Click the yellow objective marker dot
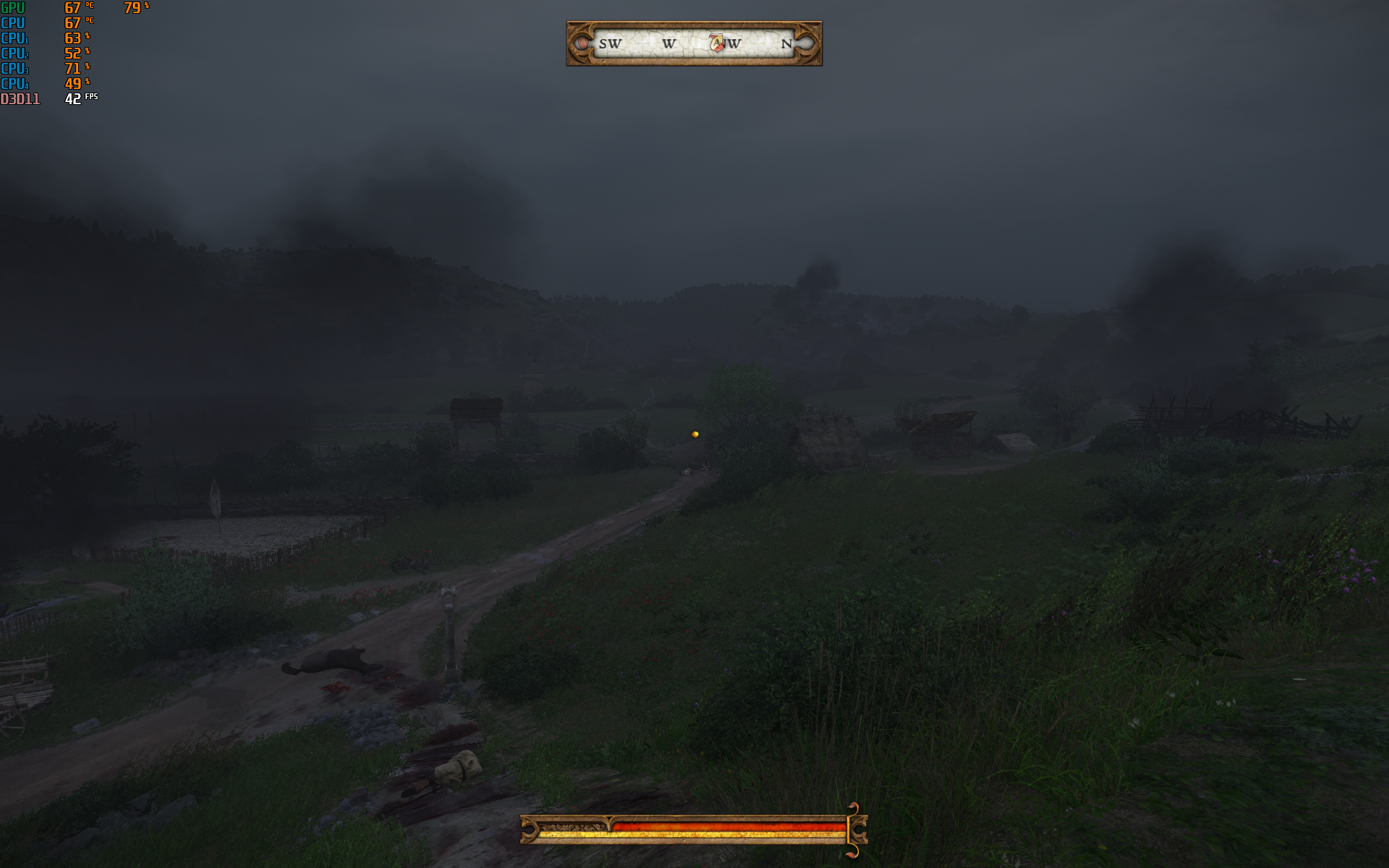1389x868 pixels. tap(695, 435)
